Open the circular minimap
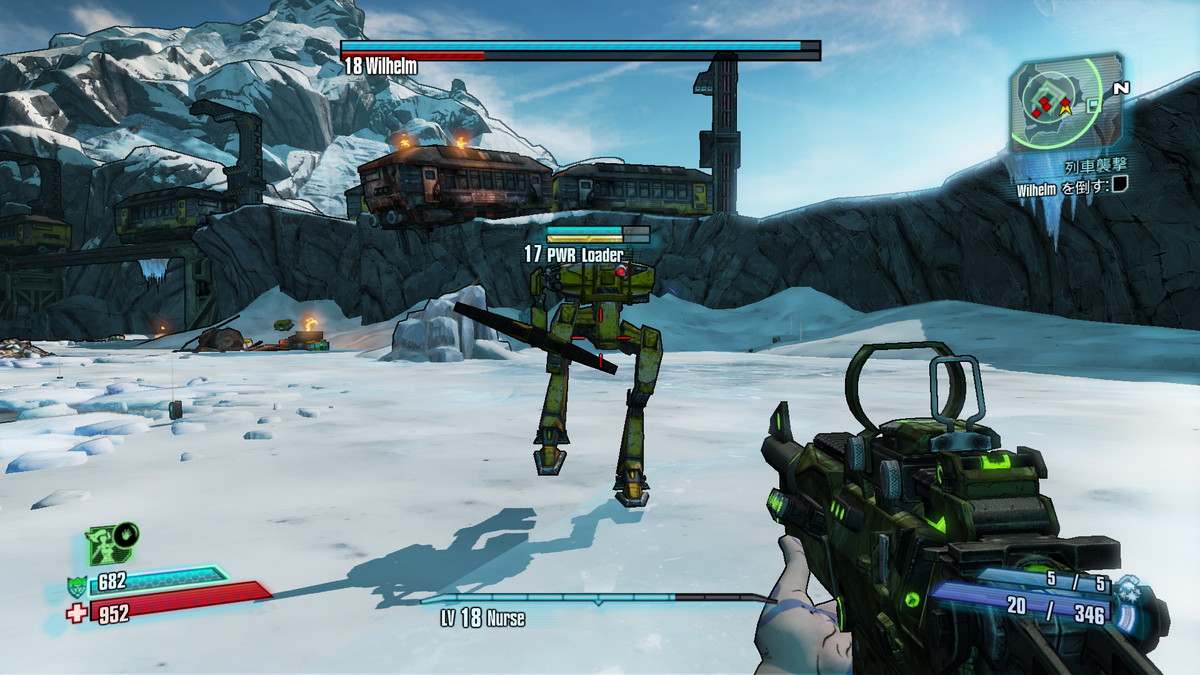 click(1063, 102)
